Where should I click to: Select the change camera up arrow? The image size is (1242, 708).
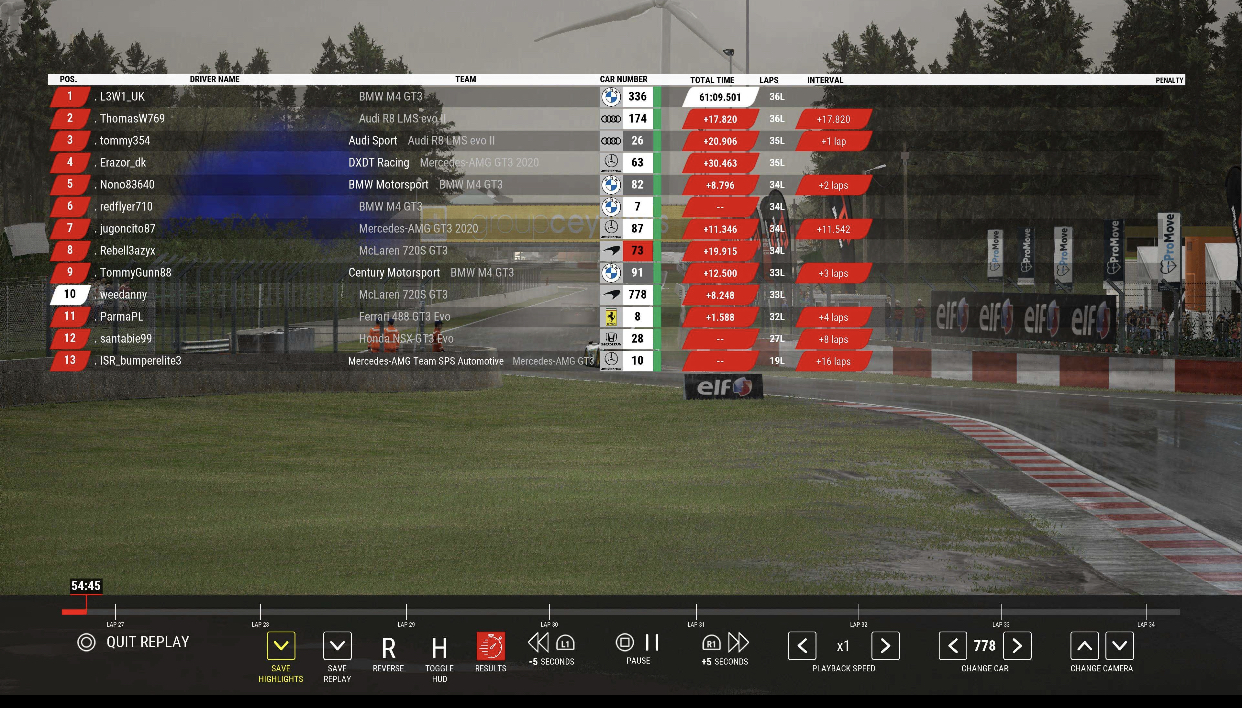click(x=1085, y=646)
